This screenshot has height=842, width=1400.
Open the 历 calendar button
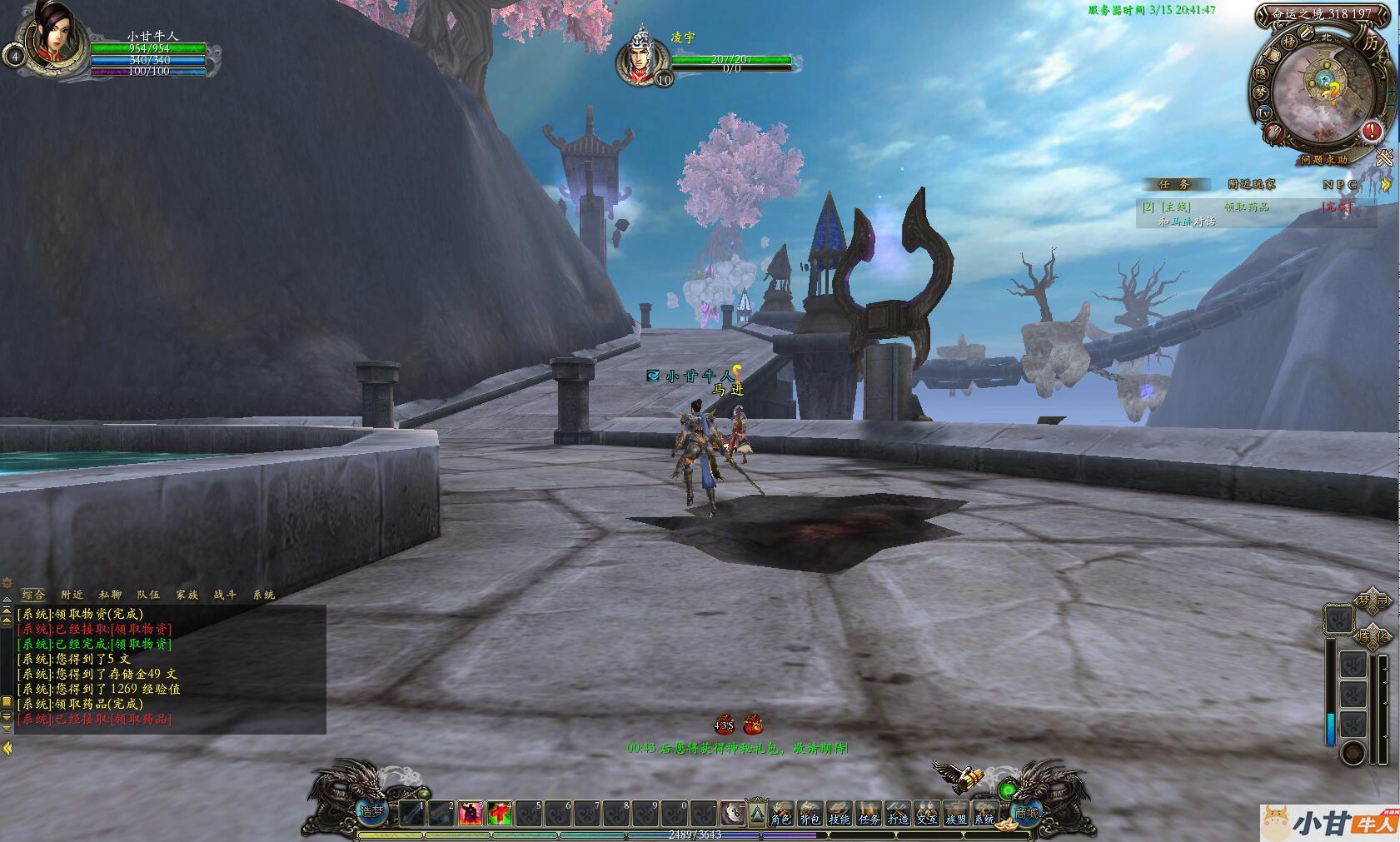tap(1371, 43)
